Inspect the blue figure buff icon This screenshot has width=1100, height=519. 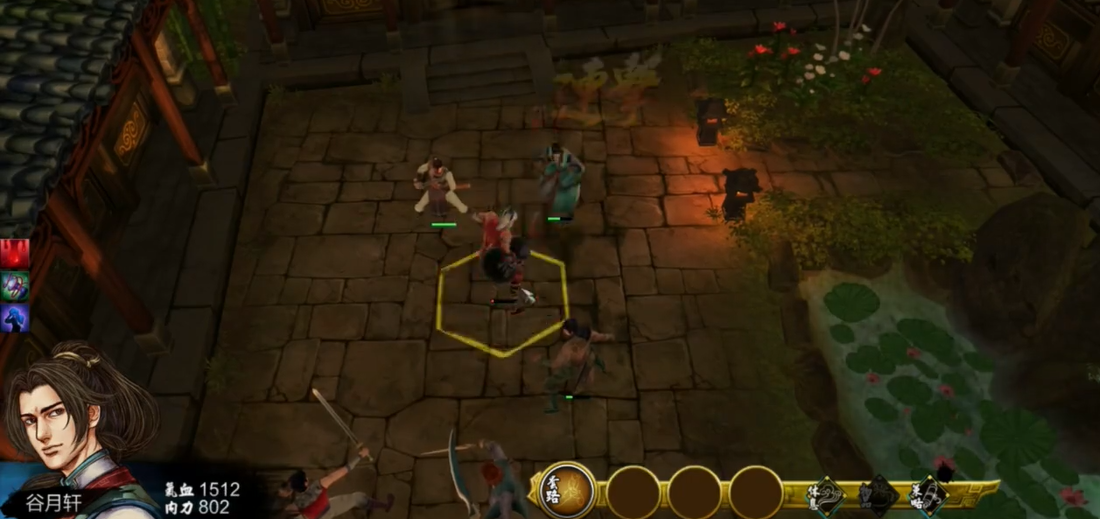tap(14, 318)
